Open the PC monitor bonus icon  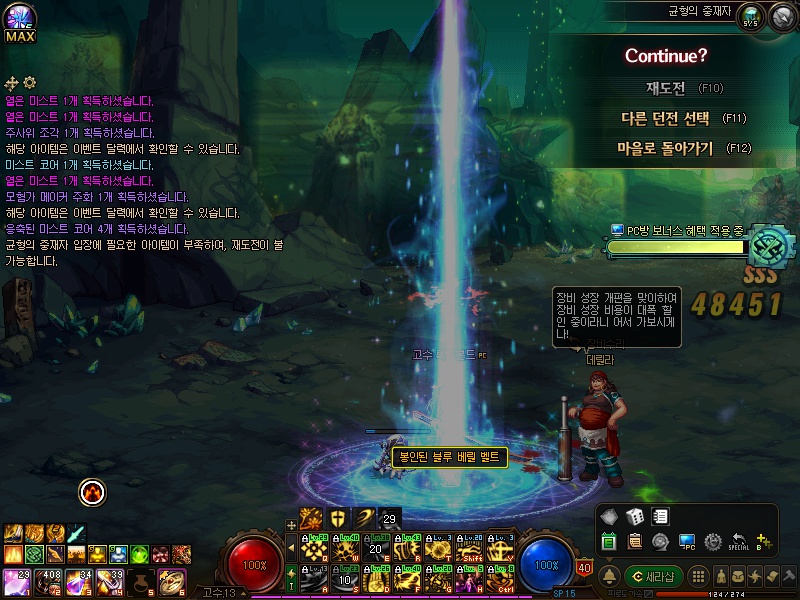point(687,542)
